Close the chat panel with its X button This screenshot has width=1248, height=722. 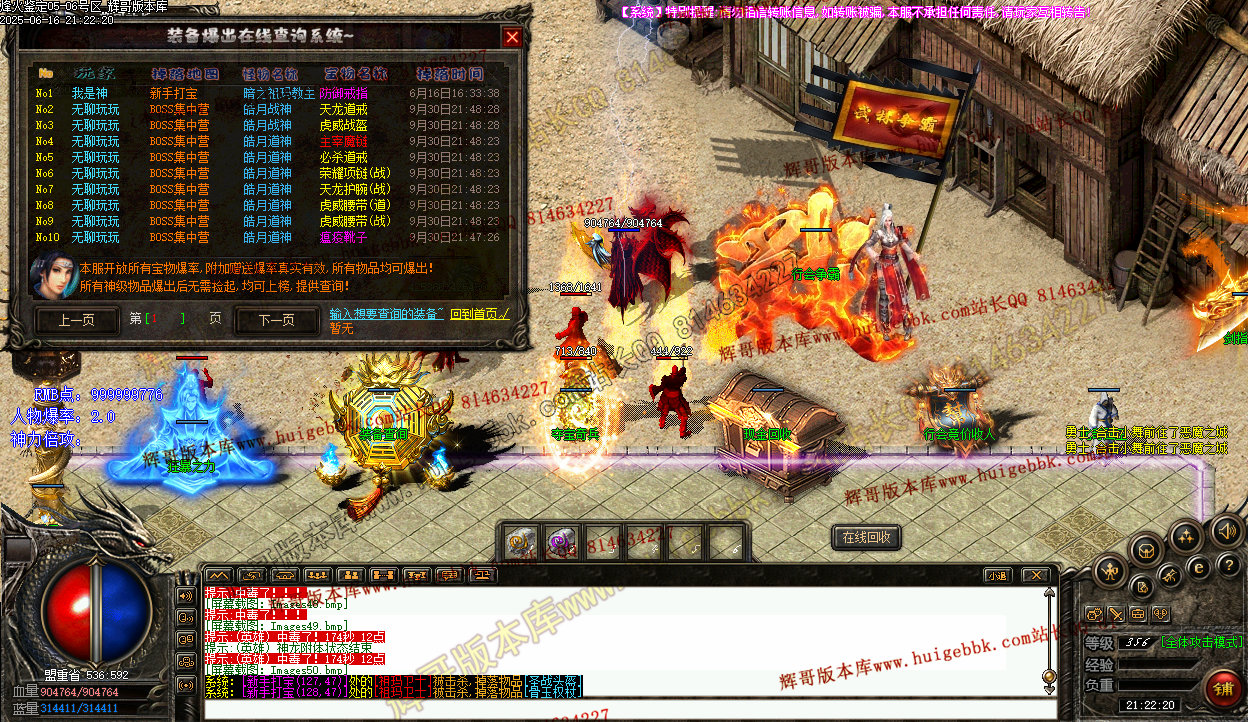(x=1035, y=575)
